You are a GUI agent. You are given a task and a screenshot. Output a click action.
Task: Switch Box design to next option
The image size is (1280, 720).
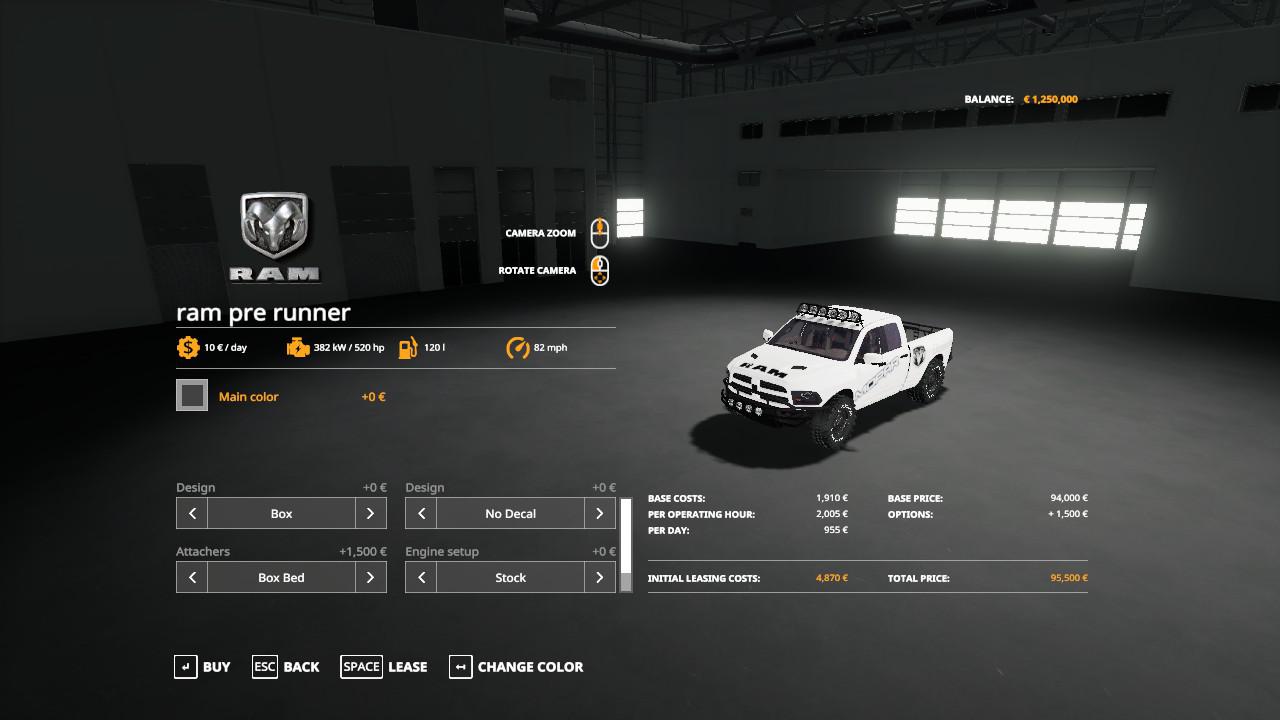tap(370, 514)
